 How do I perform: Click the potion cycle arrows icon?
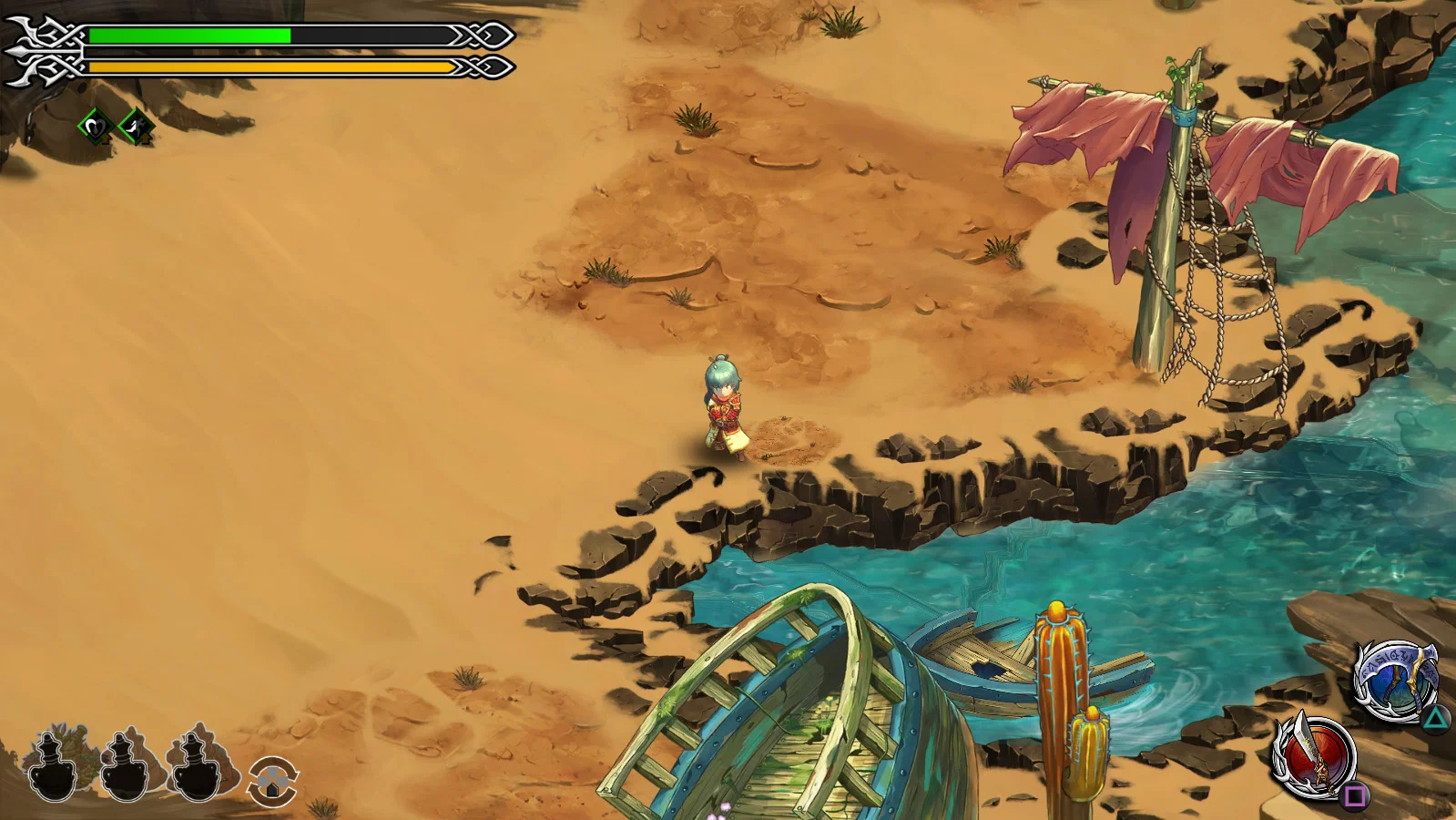click(273, 781)
